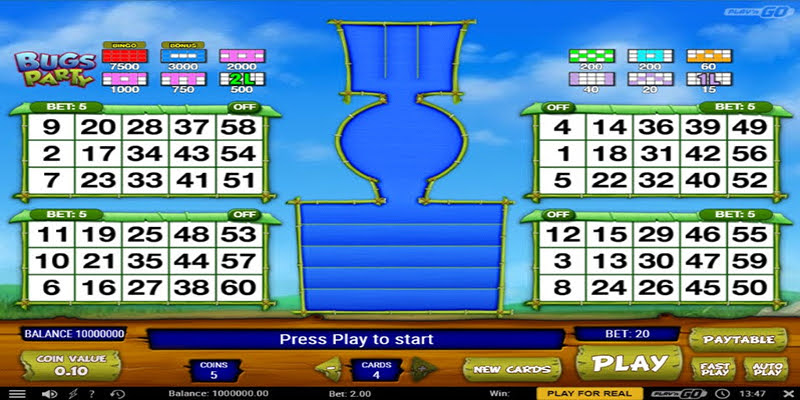Toggle the bingo card containing 12, 15, 29
The height and width of the screenshot is (400, 800).
[558, 214]
